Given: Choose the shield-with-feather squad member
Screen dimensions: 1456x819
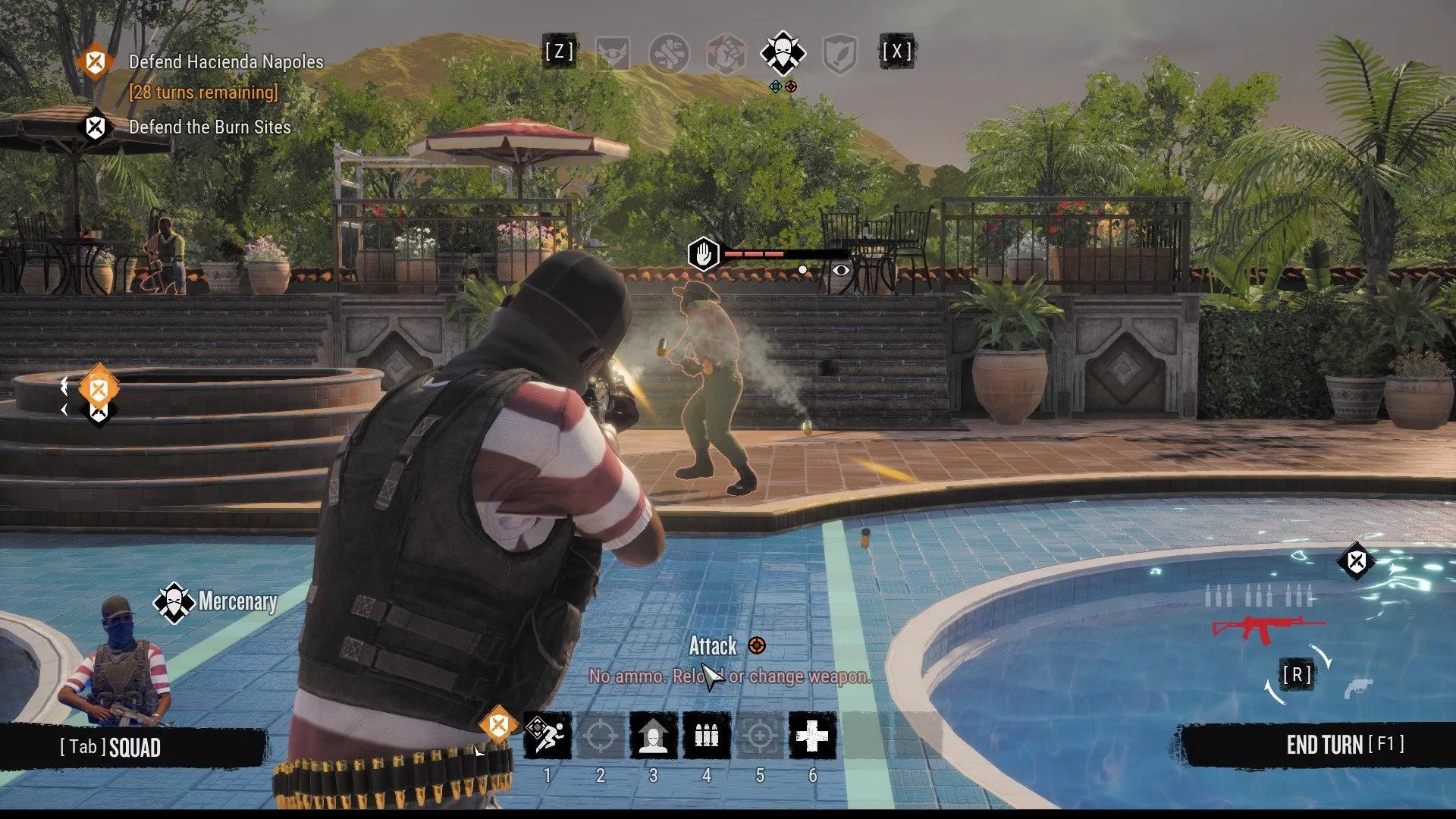Looking at the screenshot, I should tap(839, 53).
